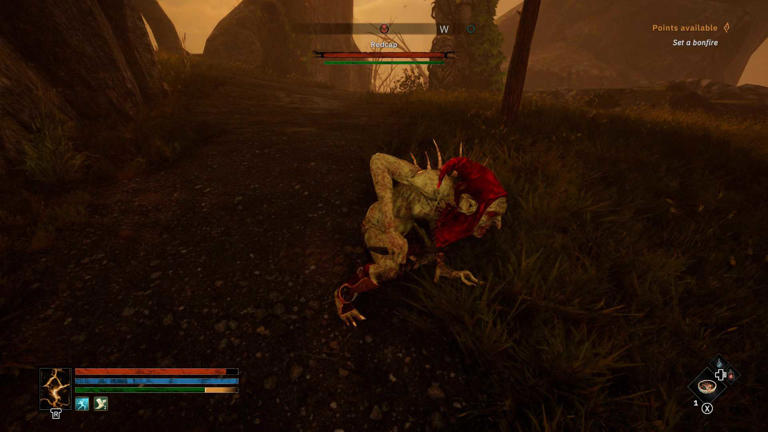
Task: Click the teal ring marker on compass
Action: (470, 30)
